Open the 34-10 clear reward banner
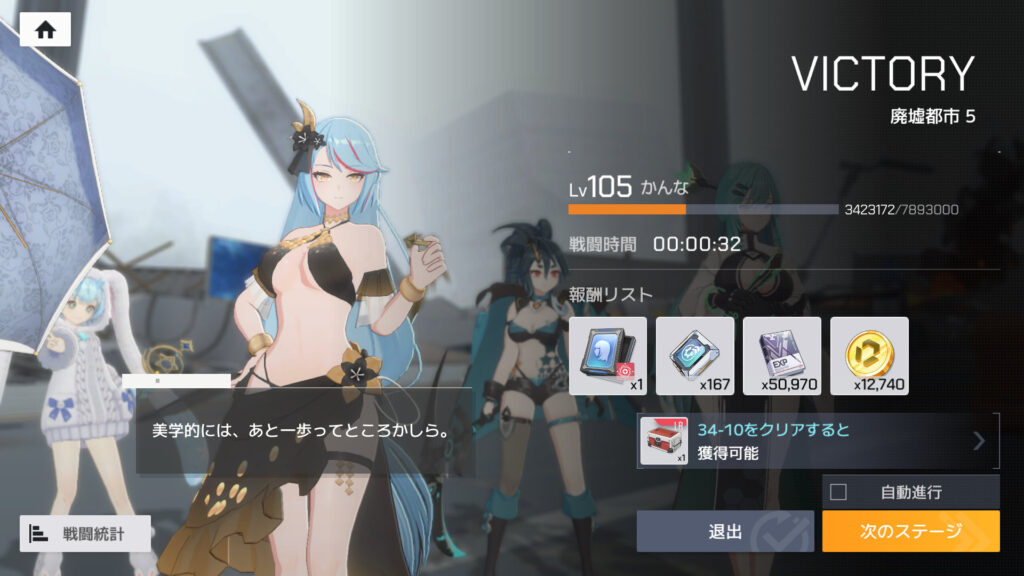 click(x=817, y=441)
